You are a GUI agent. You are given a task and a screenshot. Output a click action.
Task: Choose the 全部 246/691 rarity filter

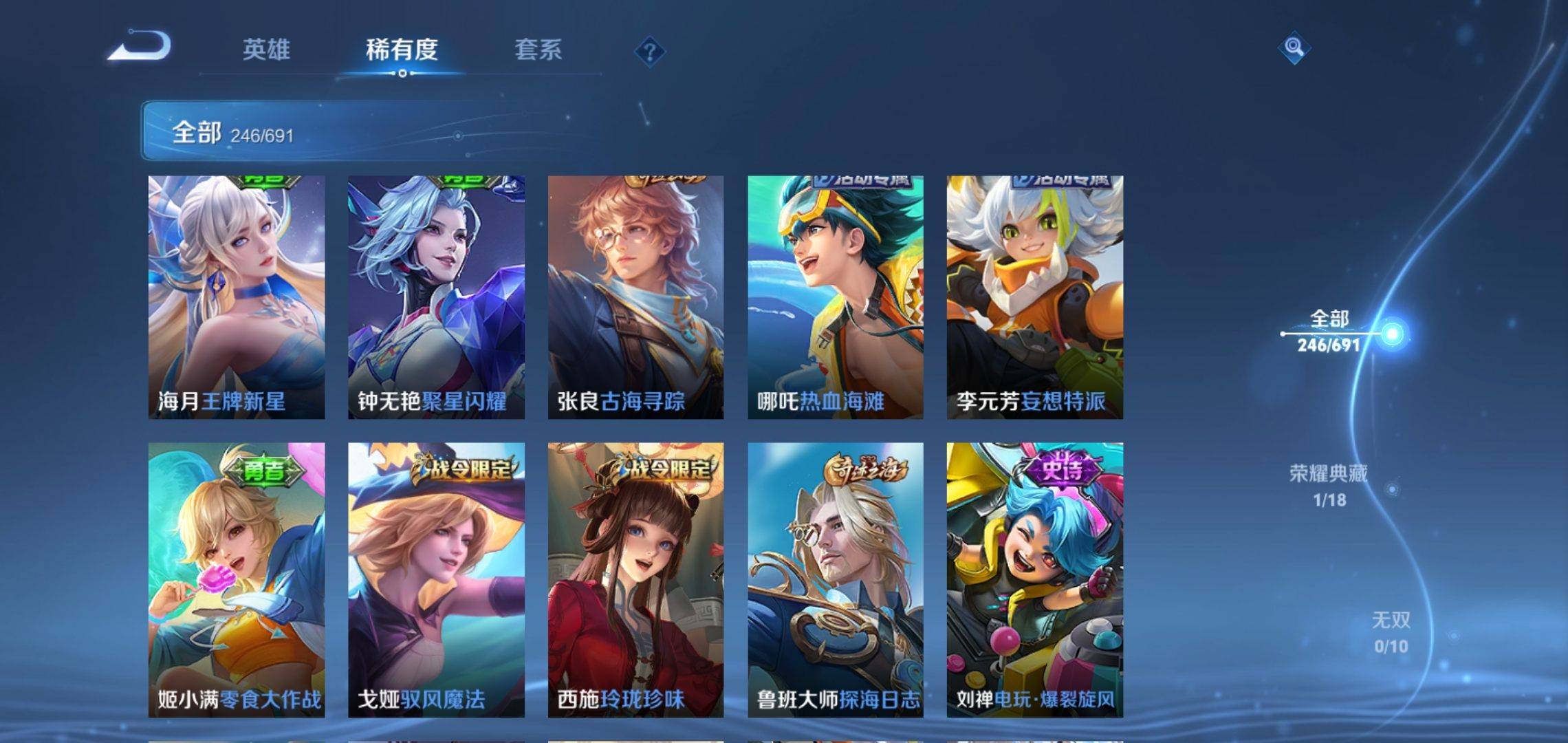click(1329, 332)
